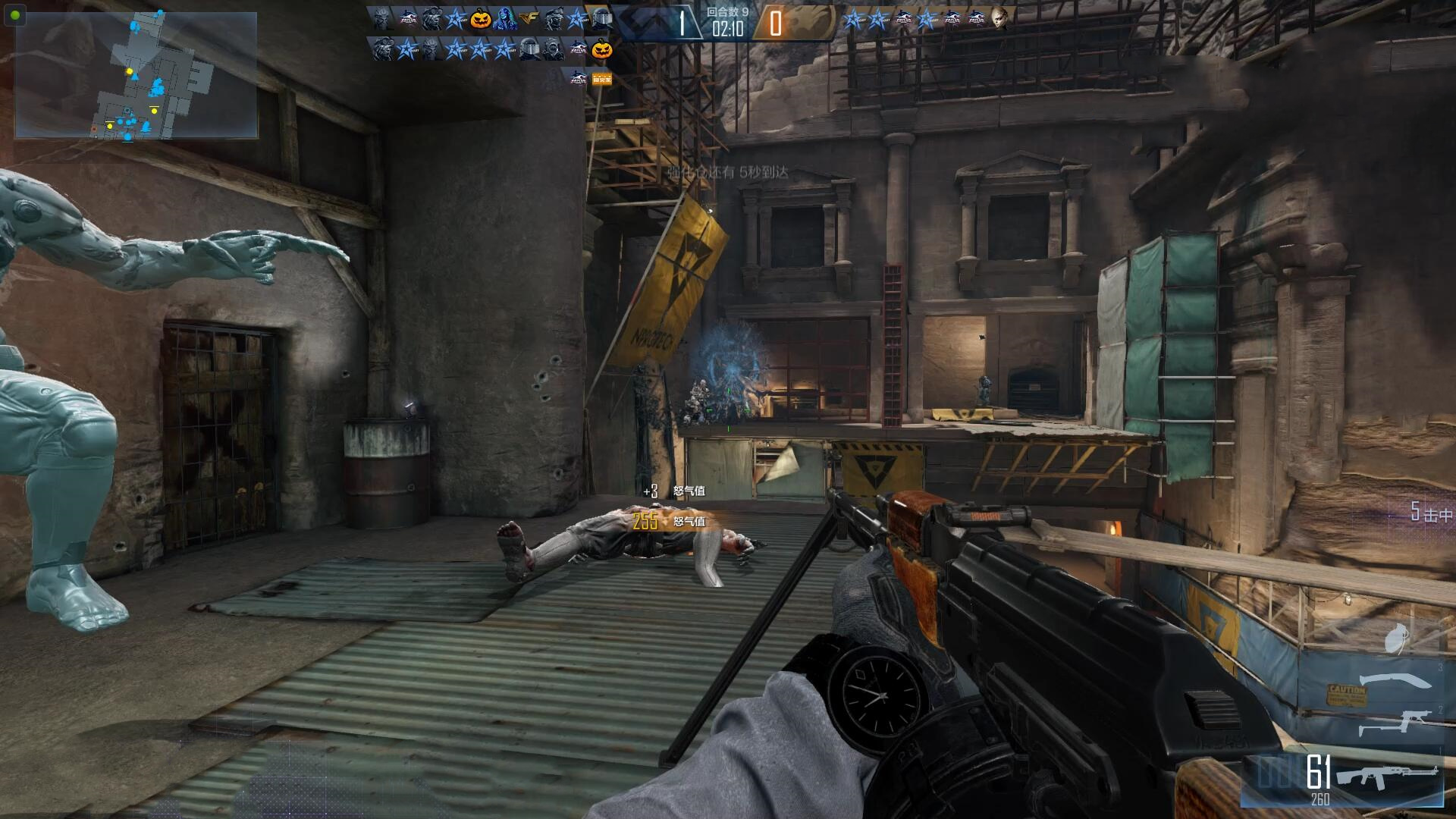Select the grenade weapon slot
The image size is (1456, 819).
[x=1397, y=638]
